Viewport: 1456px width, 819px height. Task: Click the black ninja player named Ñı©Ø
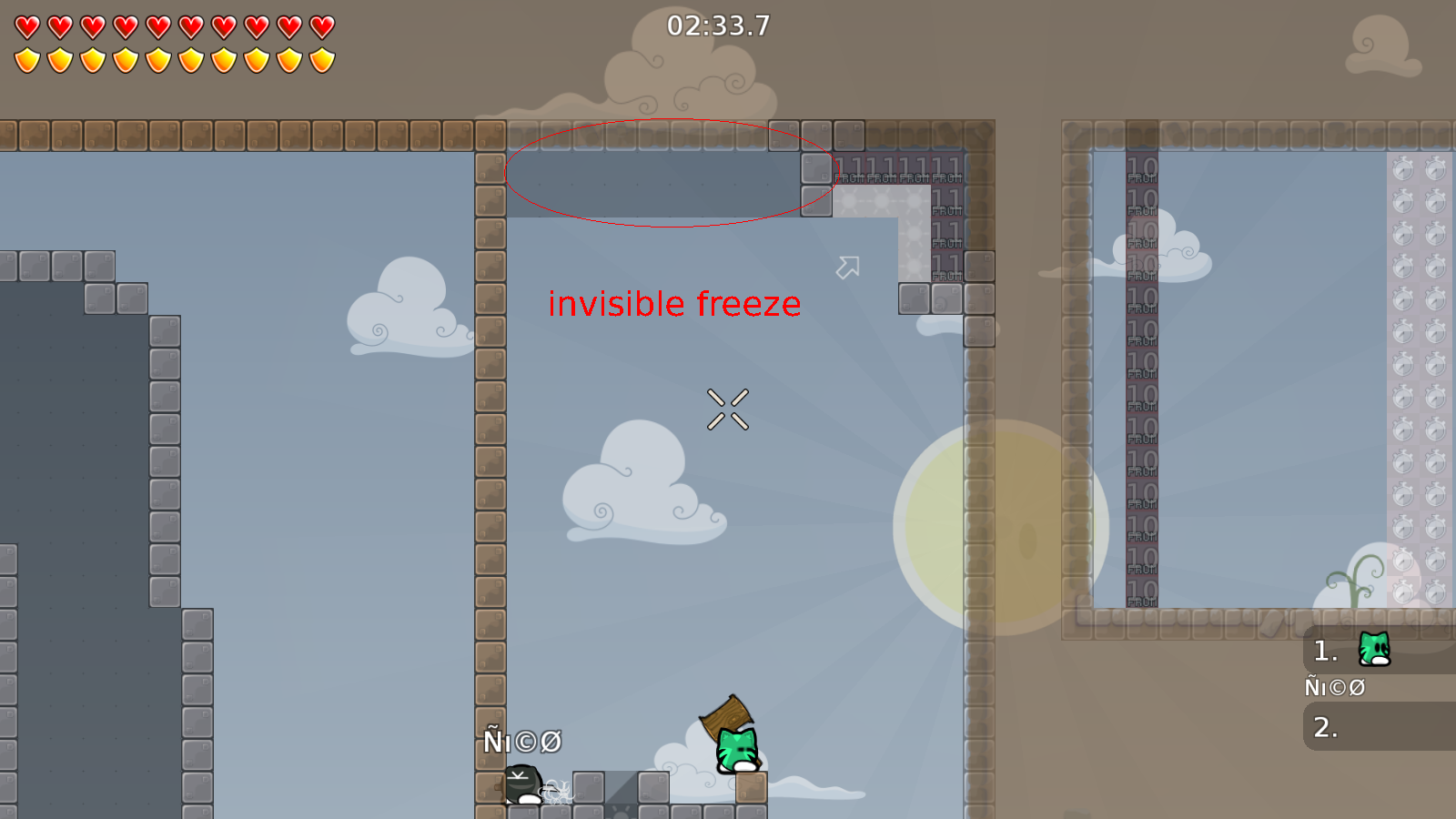[x=521, y=784]
